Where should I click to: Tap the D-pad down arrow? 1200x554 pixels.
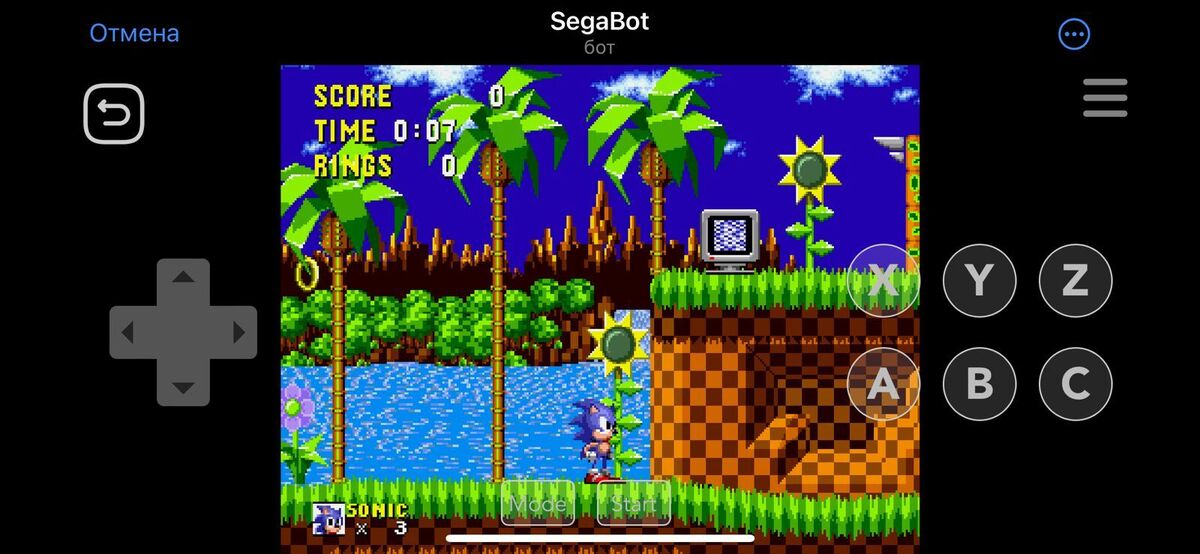(x=183, y=387)
